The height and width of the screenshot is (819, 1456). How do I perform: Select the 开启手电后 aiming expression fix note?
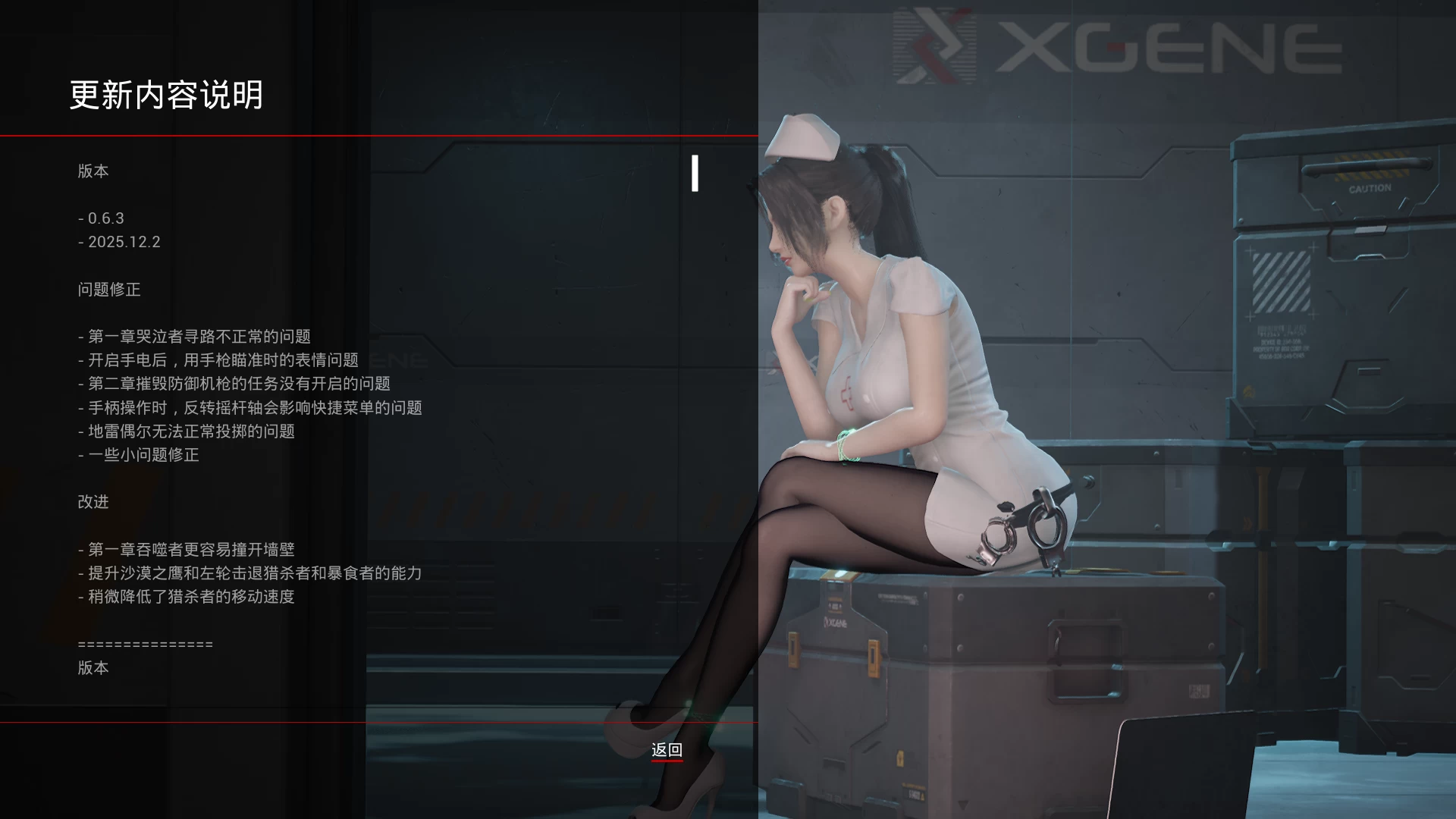(220, 359)
